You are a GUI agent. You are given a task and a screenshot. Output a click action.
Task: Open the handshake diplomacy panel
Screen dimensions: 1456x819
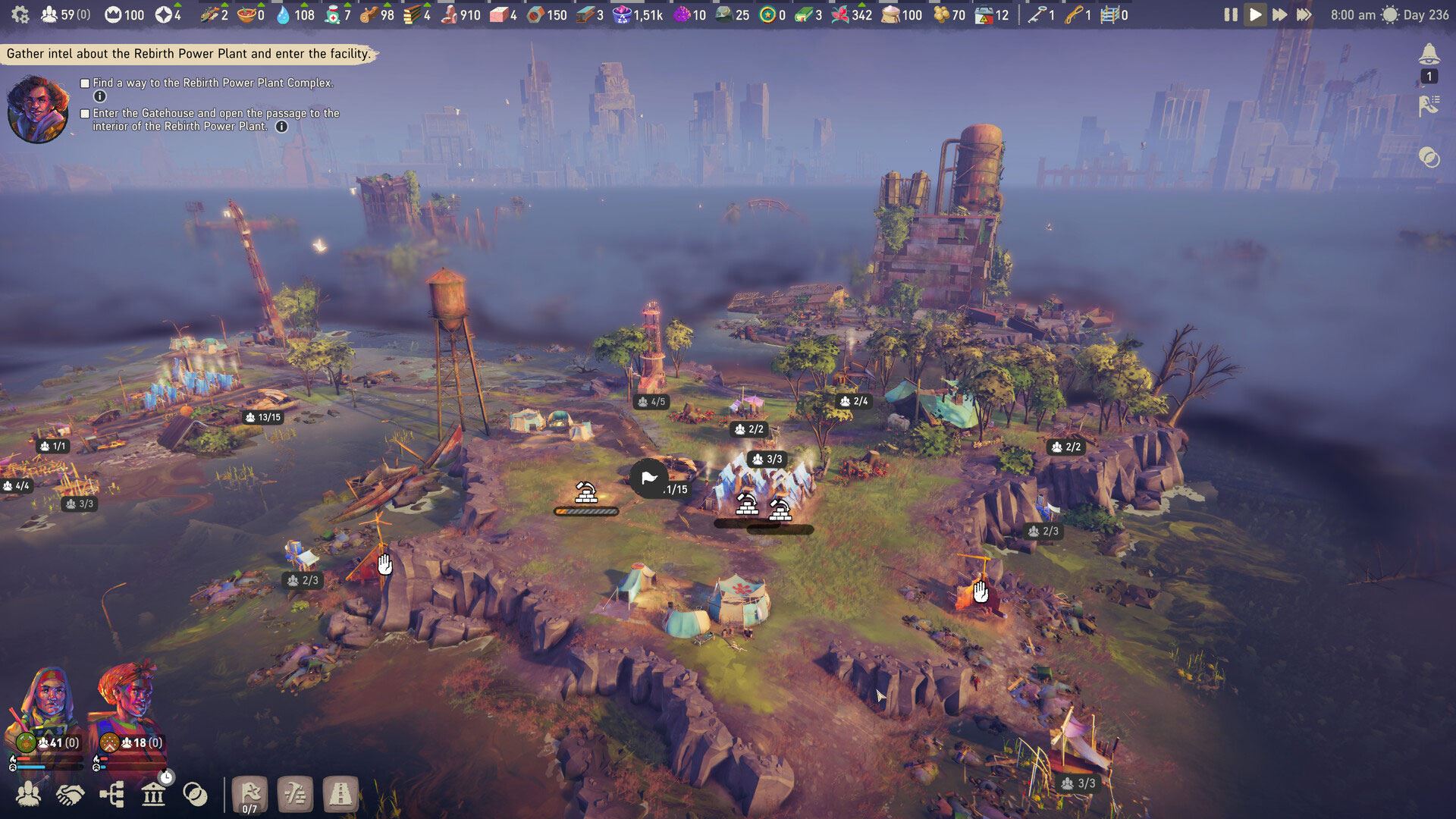tap(71, 794)
